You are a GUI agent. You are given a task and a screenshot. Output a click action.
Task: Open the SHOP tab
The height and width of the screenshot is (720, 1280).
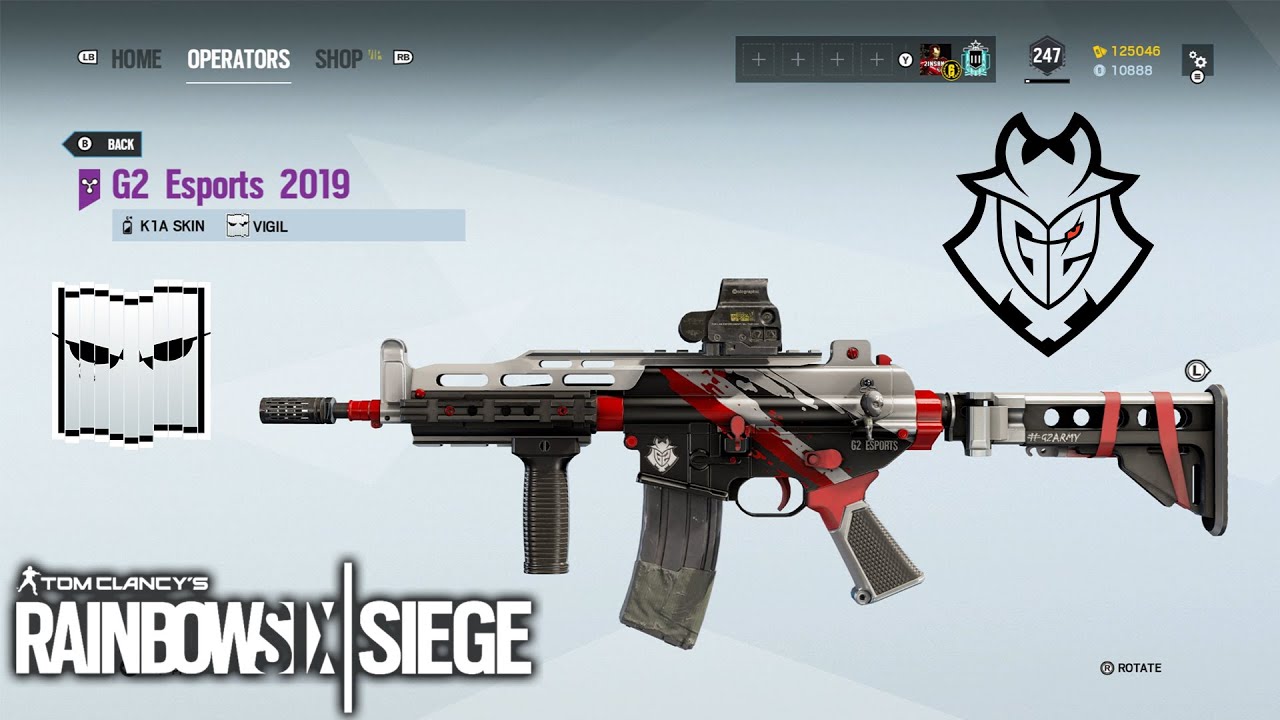coord(340,60)
